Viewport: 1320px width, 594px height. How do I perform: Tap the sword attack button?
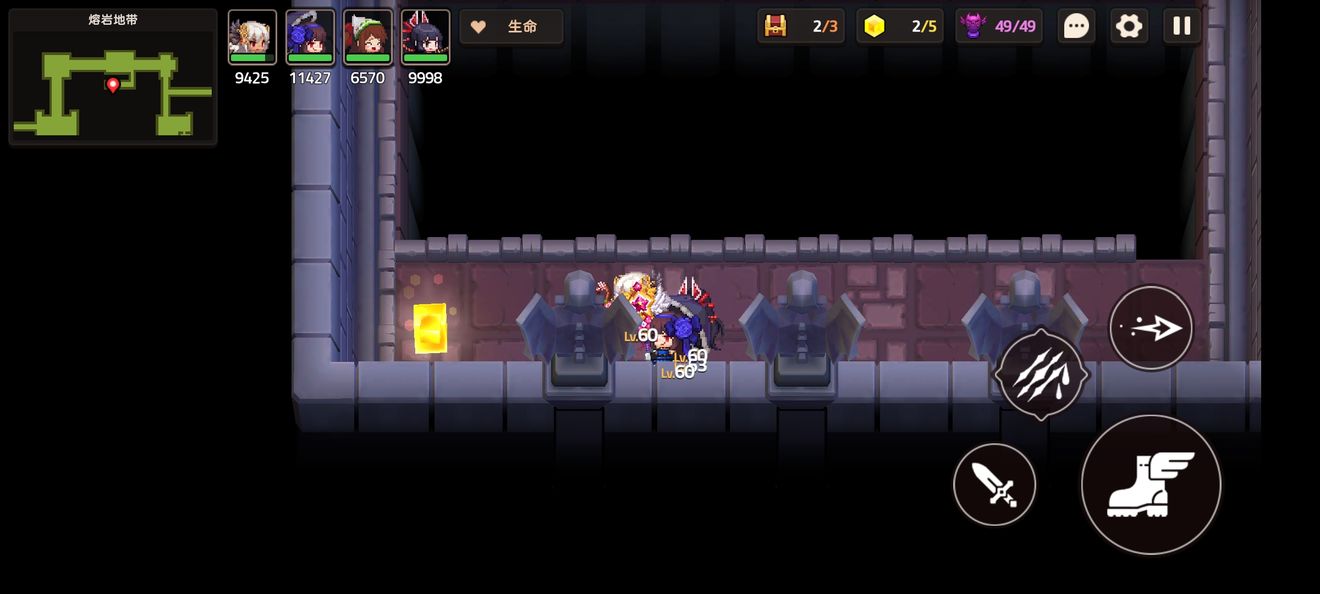click(x=994, y=485)
